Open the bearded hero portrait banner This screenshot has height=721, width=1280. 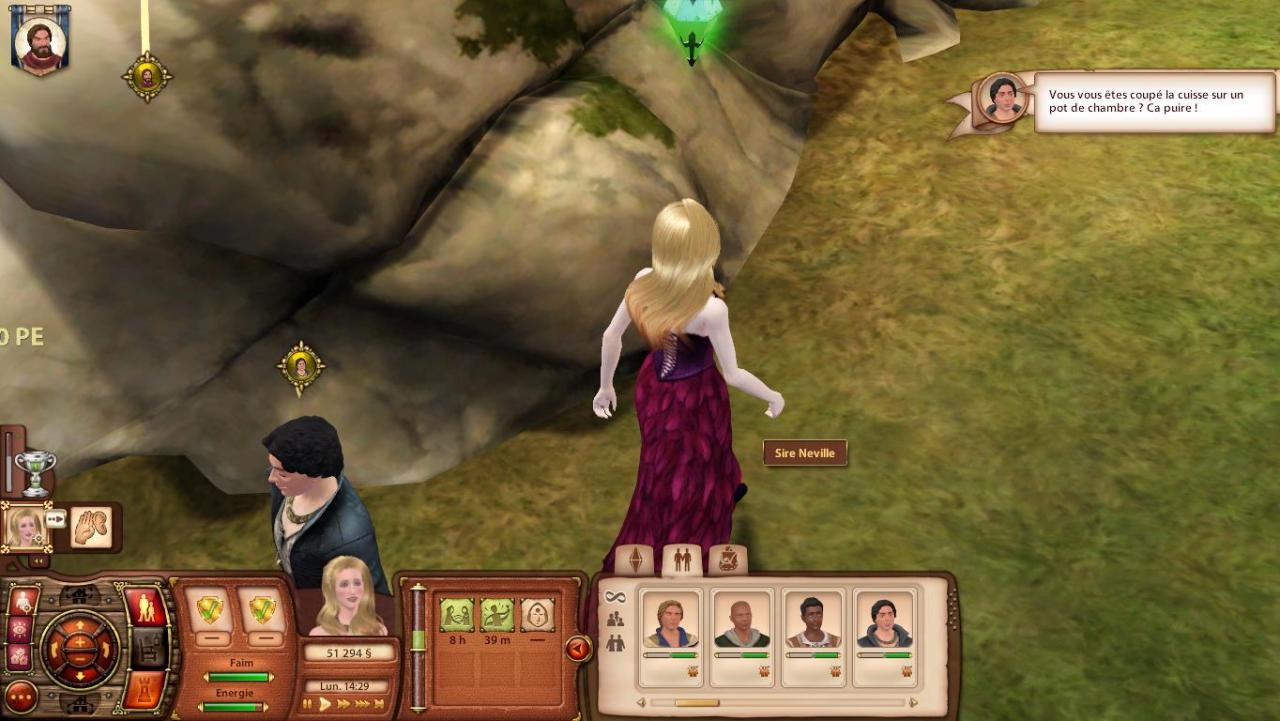pyautogui.click(x=40, y=40)
